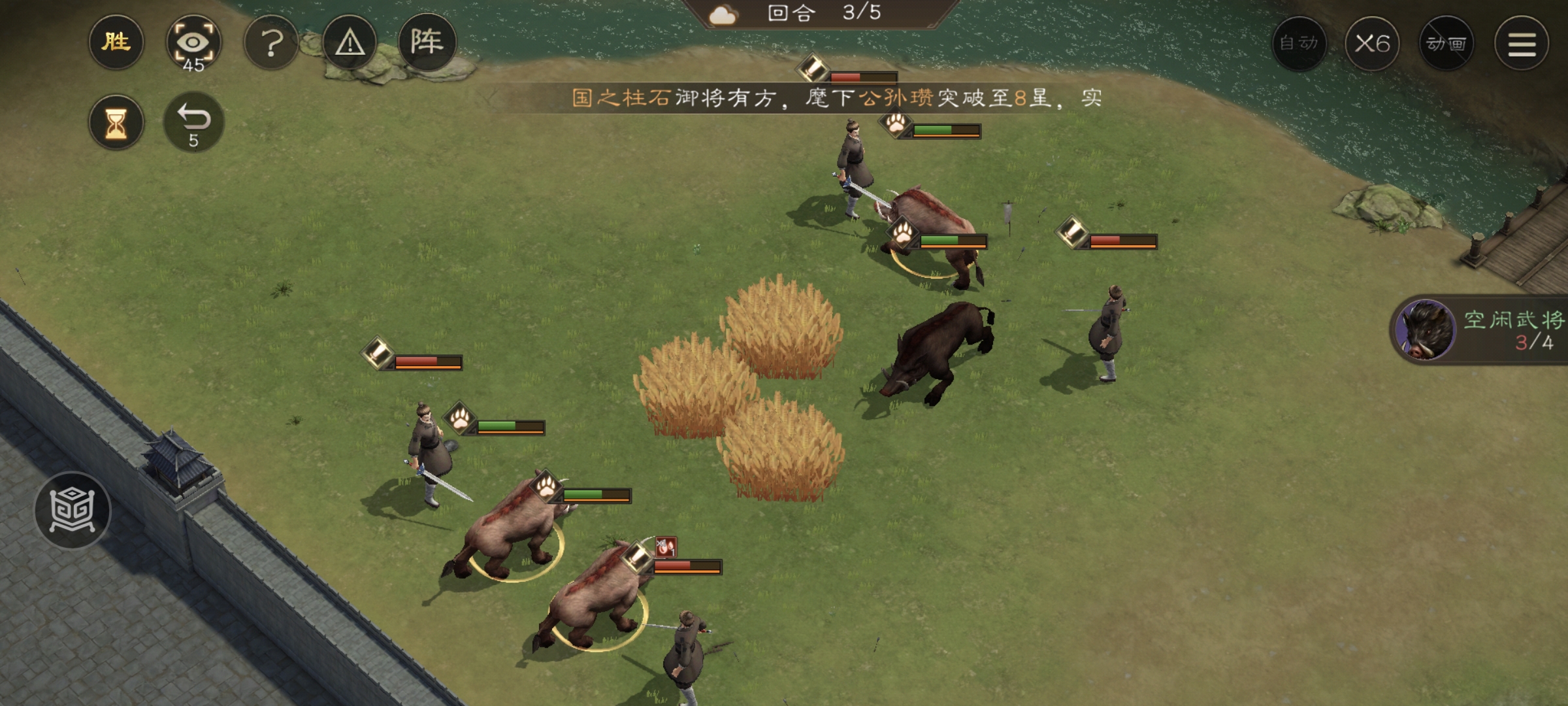The width and height of the screenshot is (1568, 706).
Task: Toggle the 自动 auto-battle button
Action: (1299, 44)
